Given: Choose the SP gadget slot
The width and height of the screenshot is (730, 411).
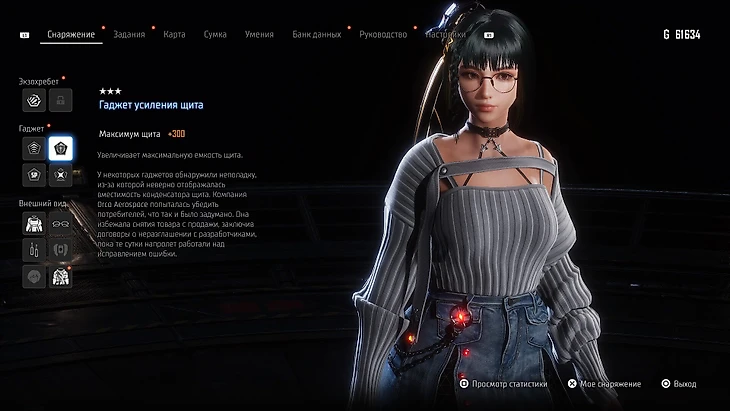Looking at the screenshot, I should click(33, 175).
